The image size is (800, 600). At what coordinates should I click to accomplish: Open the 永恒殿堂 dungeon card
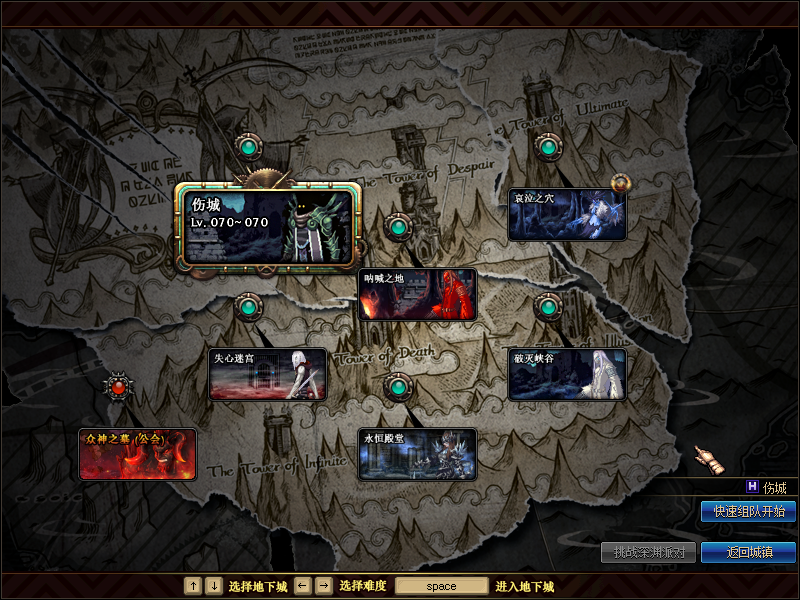point(417,454)
